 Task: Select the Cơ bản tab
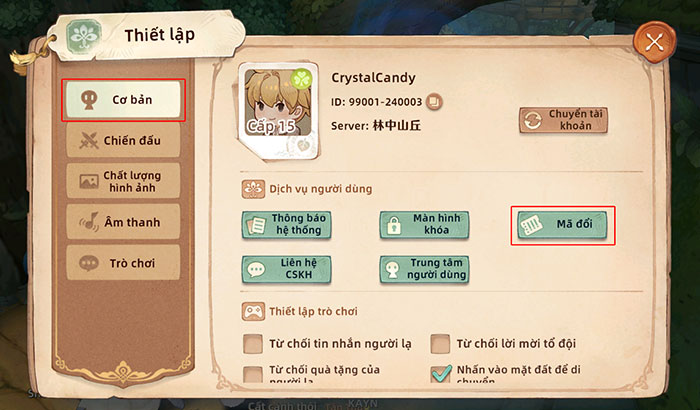click(123, 100)
